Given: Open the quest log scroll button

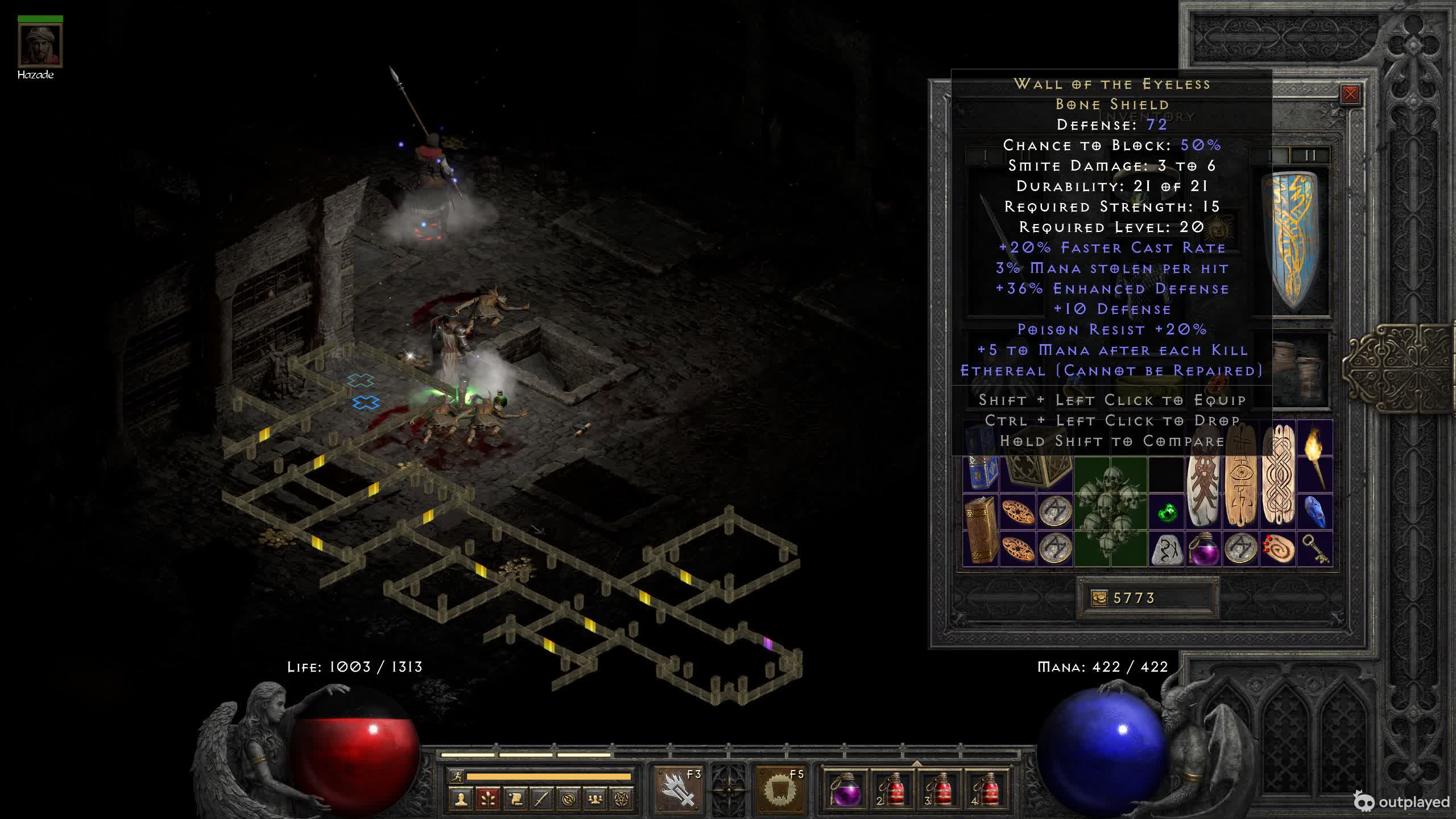Looking at the screenshot, I should [x=515, y=799].
